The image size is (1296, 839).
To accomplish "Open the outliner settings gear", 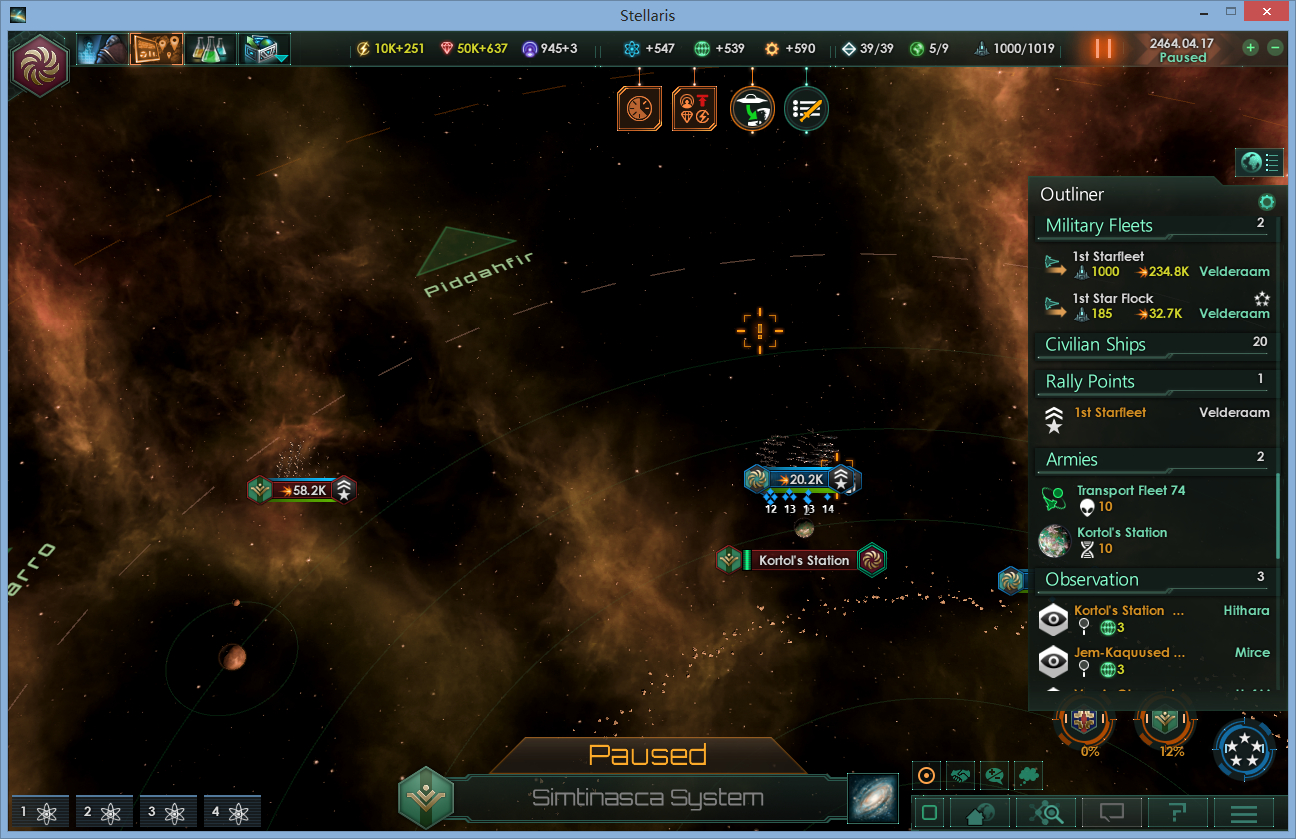I will tap(1266, 201).
